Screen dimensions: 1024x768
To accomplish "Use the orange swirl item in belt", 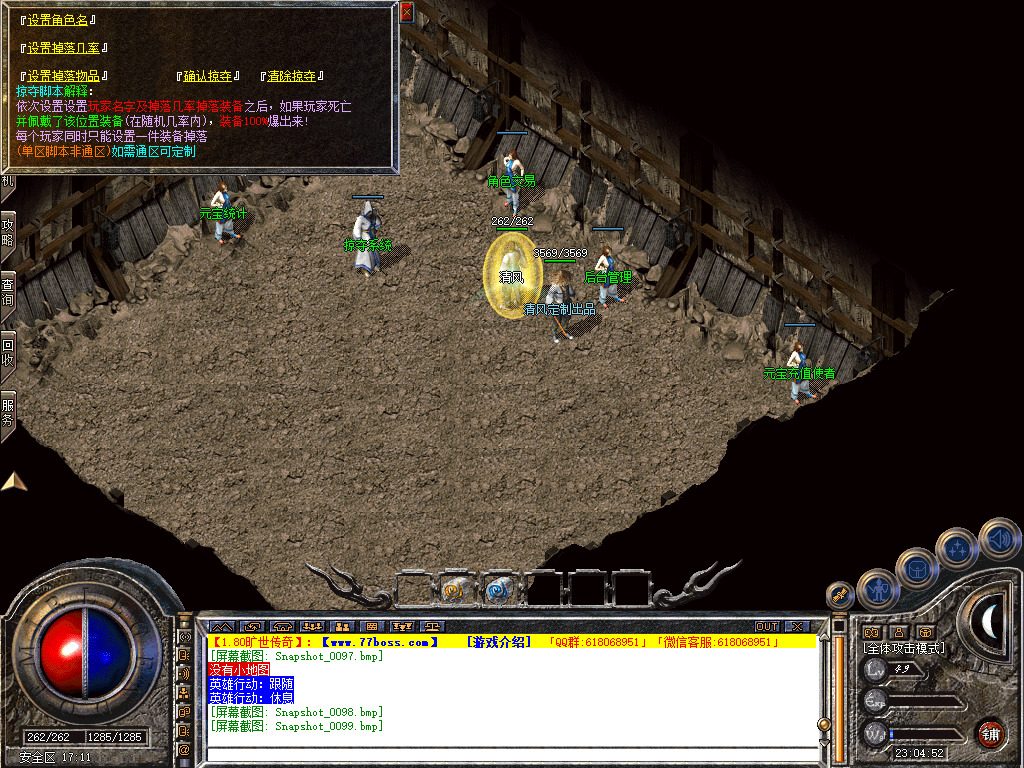I will [x=456, y=589].
